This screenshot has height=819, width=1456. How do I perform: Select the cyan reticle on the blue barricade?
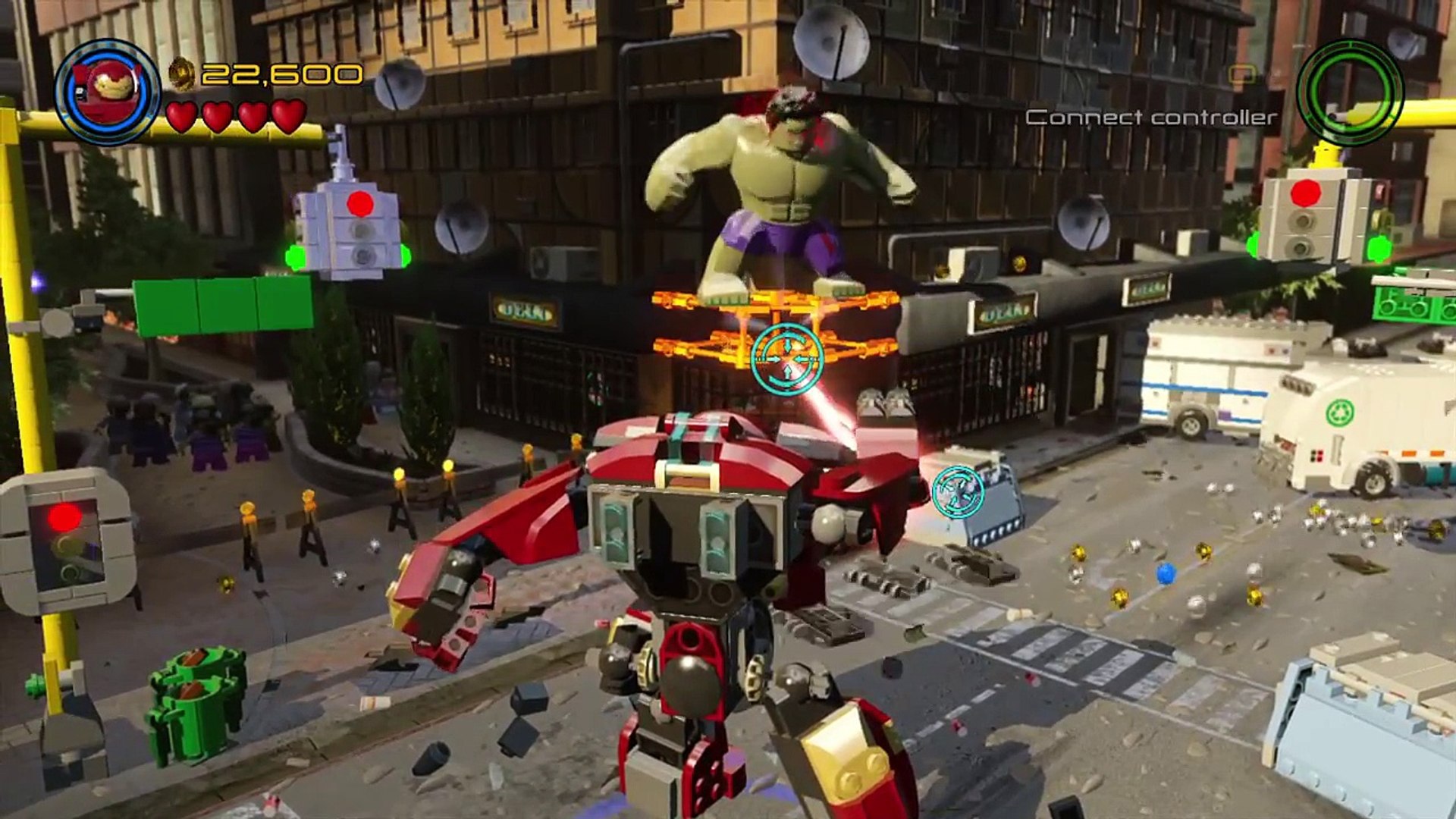tap(958, 491)
